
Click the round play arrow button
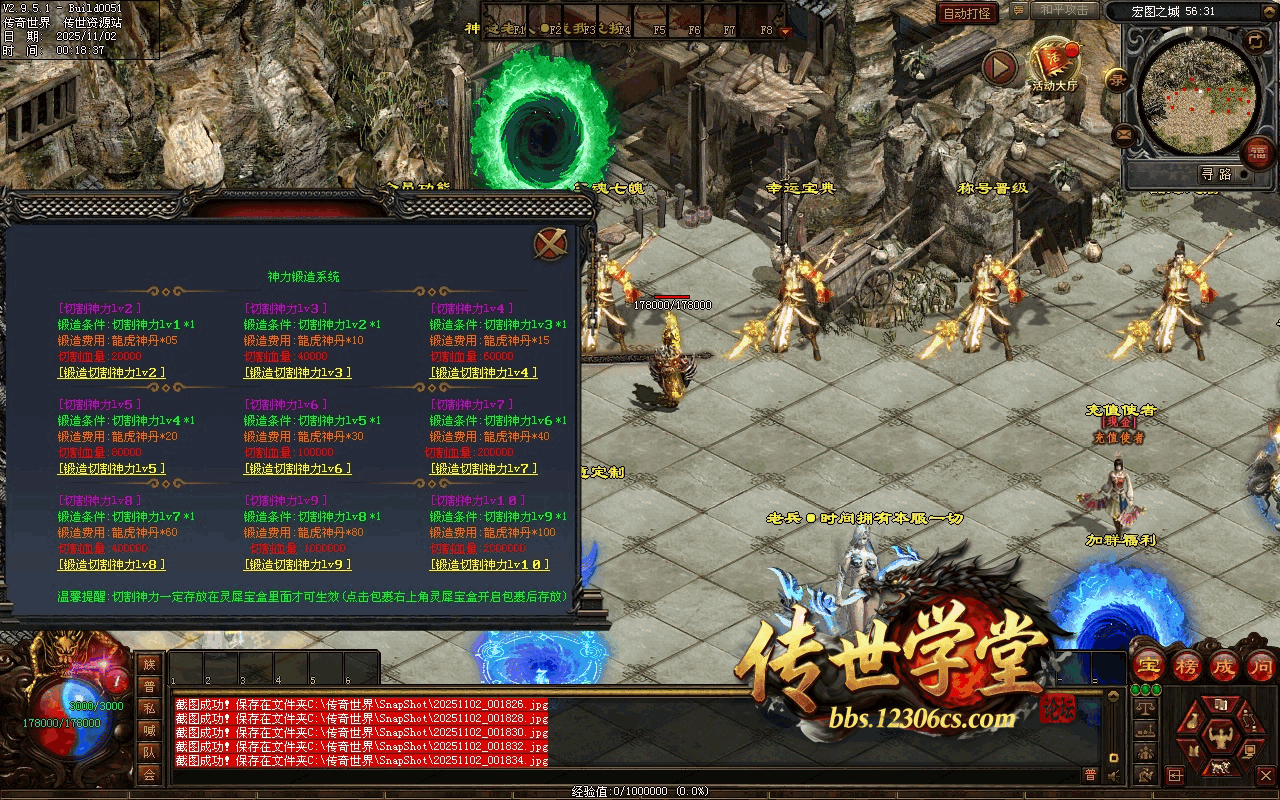[999, 68]
